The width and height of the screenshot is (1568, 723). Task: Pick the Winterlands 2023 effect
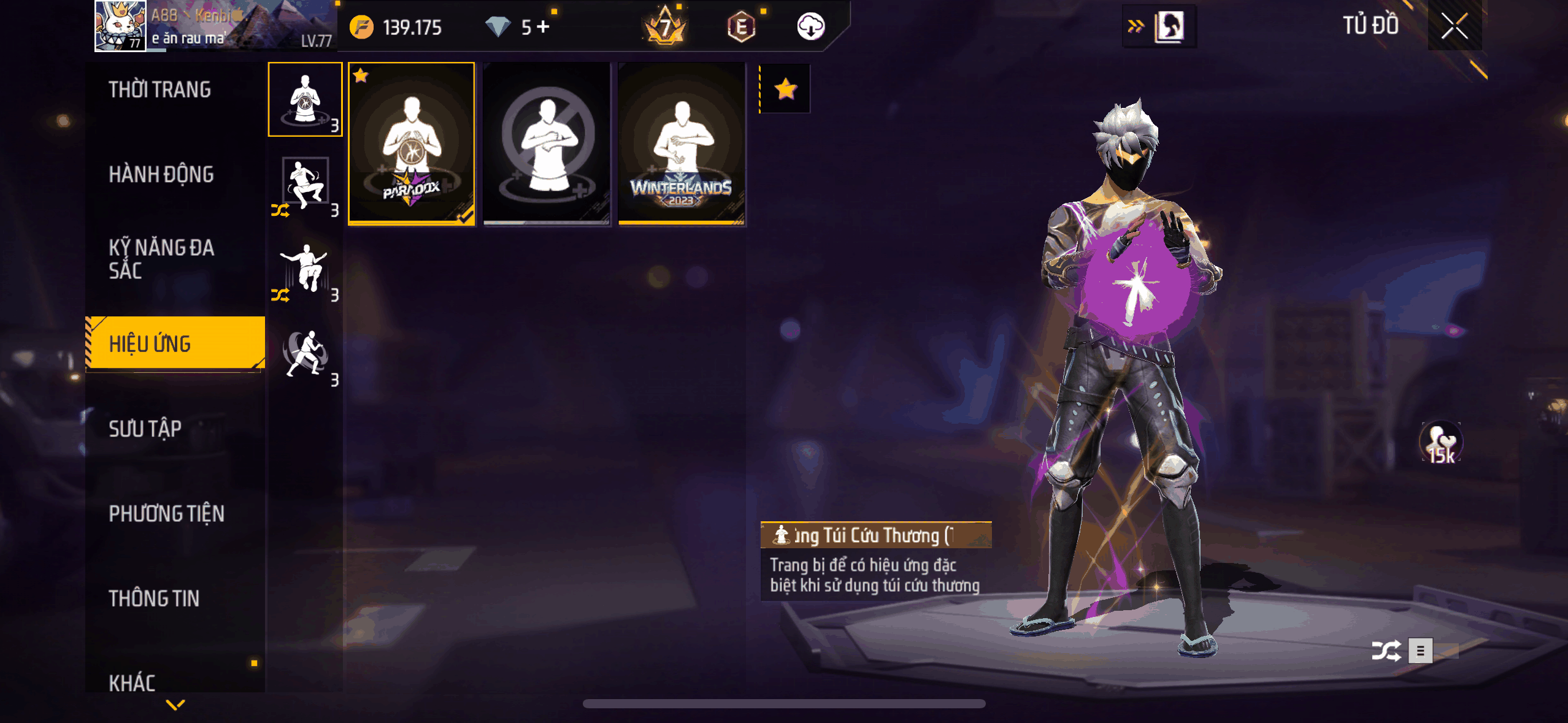click(682, 144)
